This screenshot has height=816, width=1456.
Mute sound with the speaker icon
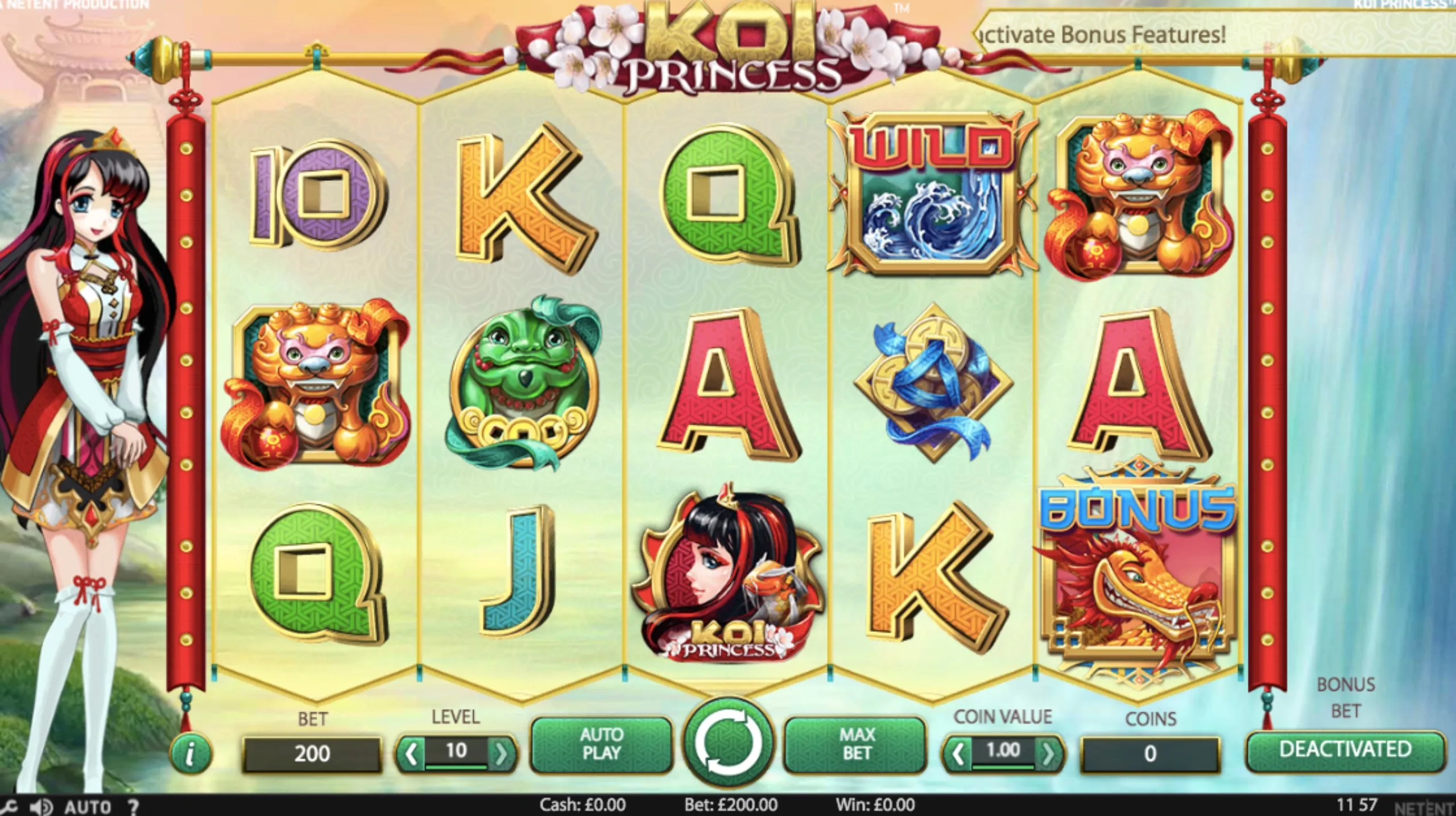[x=41, y=807]
